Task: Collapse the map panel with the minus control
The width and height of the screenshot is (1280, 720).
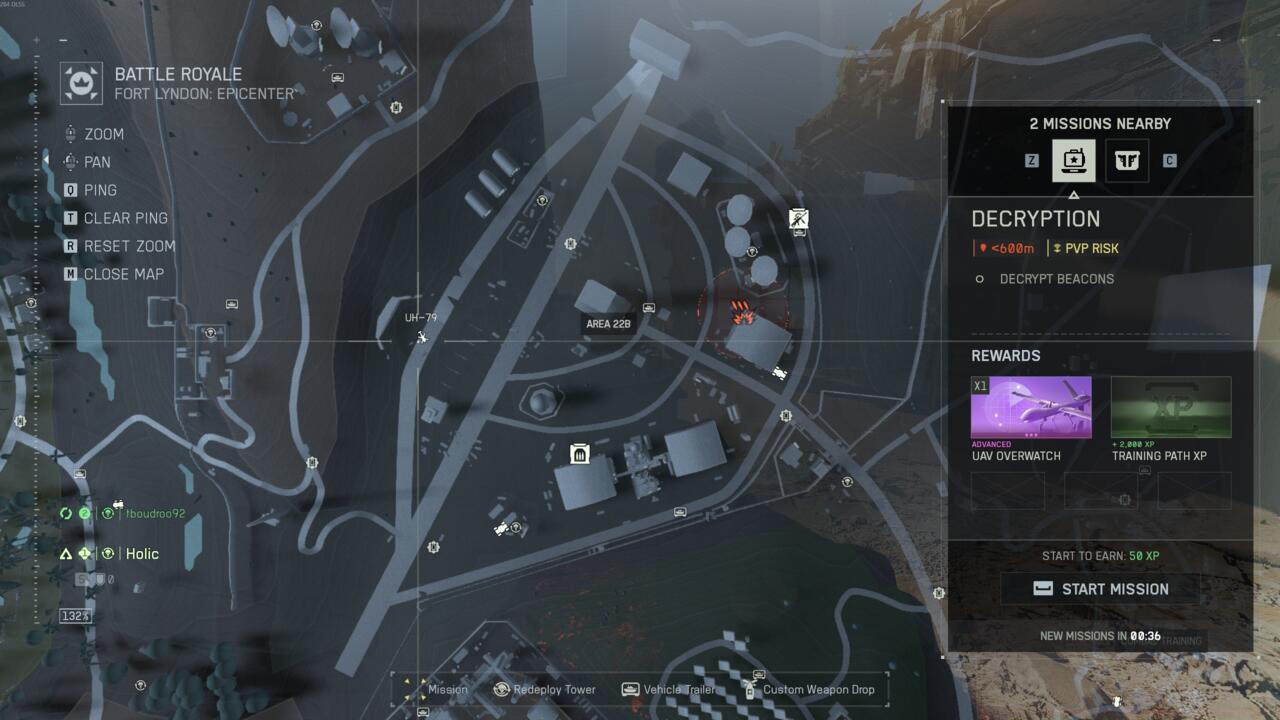Action: click(x=65, y=40)
